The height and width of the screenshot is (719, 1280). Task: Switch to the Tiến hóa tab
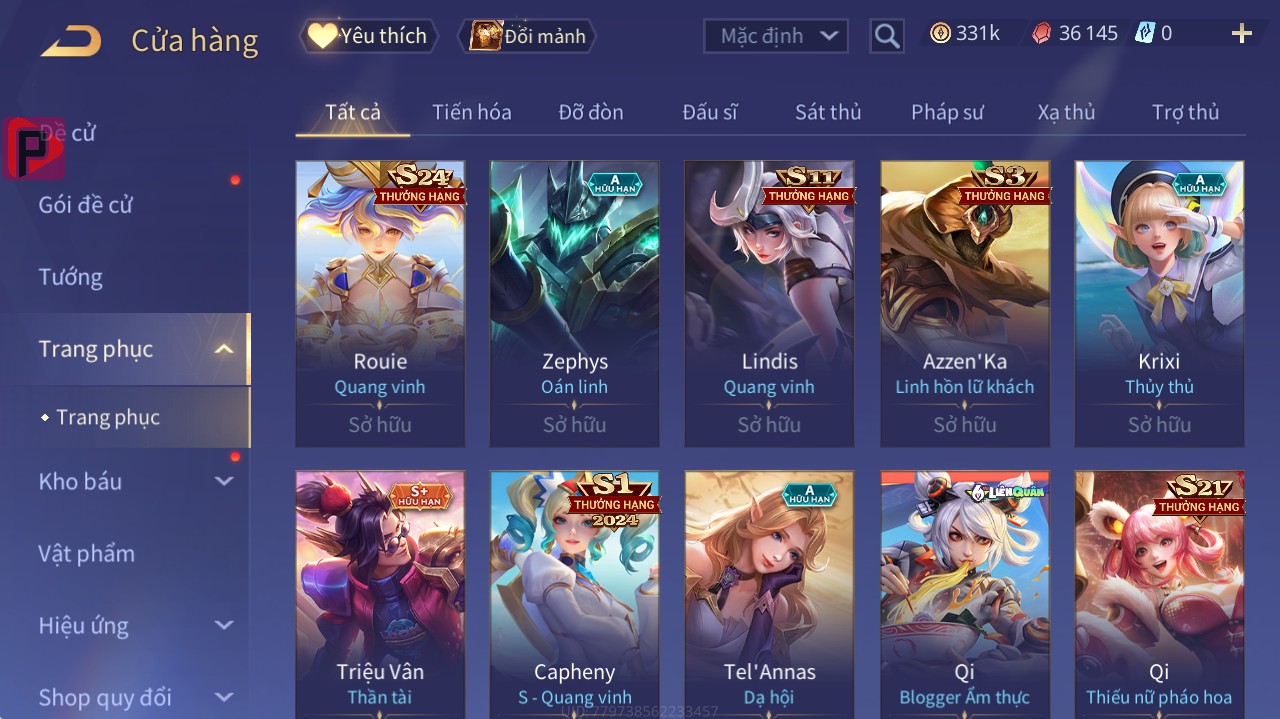point(471,112)
